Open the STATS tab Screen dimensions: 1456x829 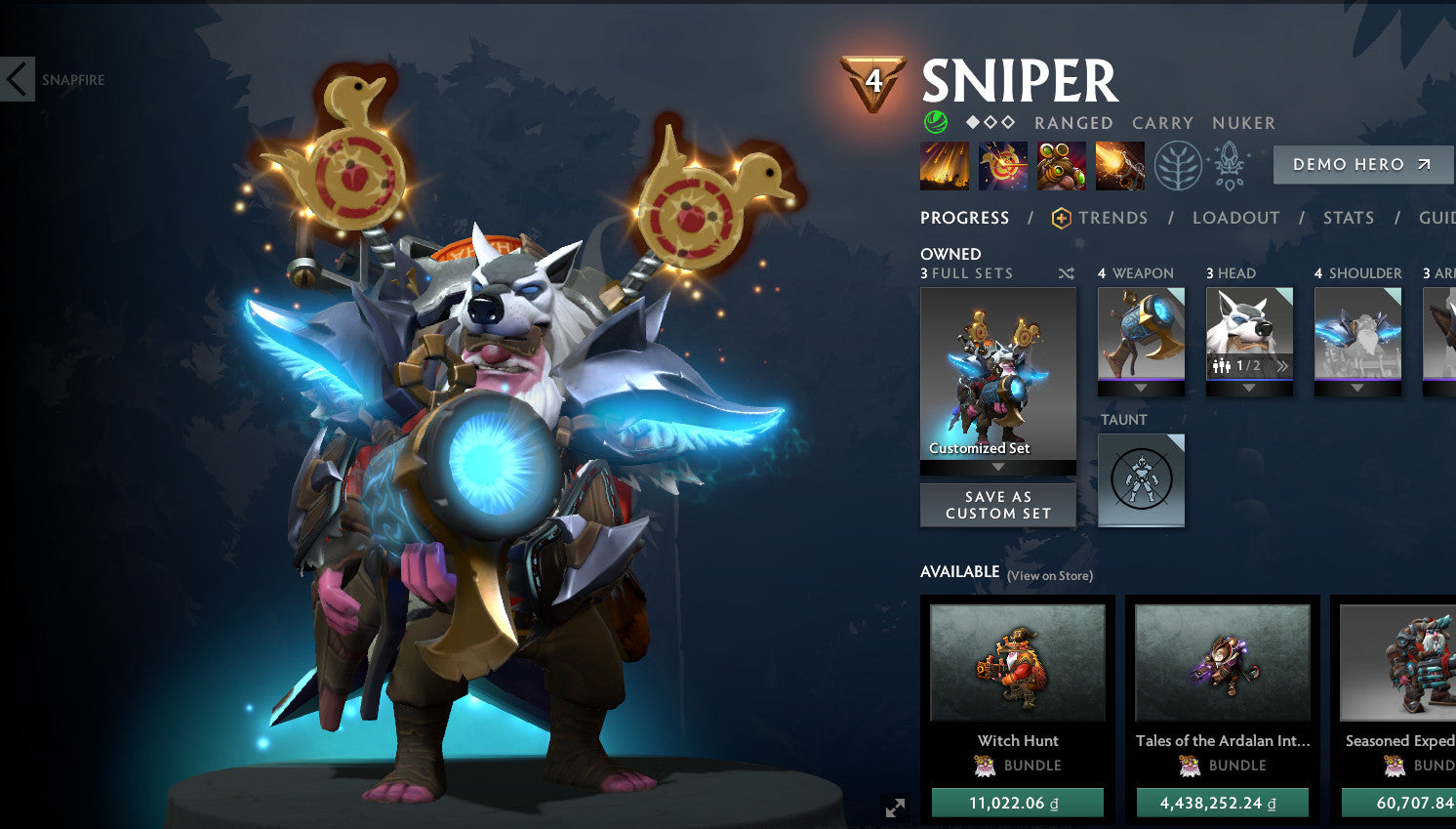[x=1349, y=218]
